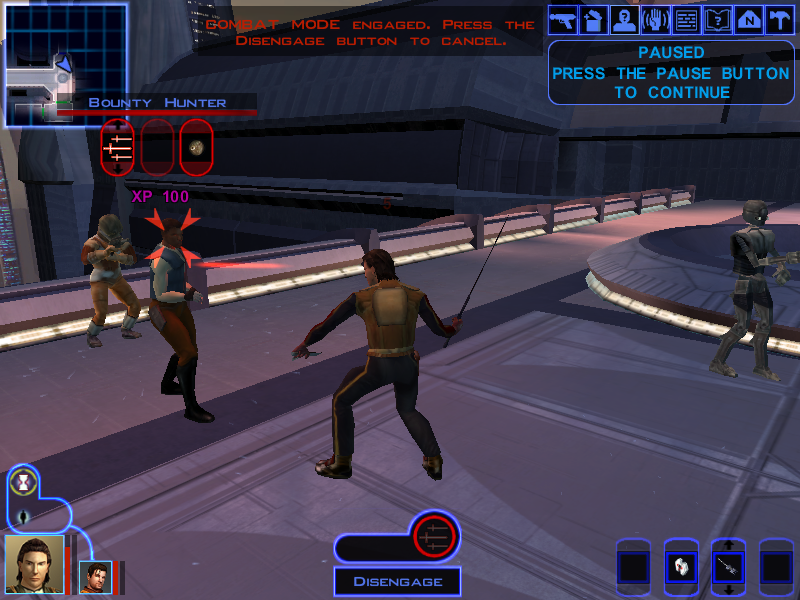Viewport: 800px width, 600px height.
Task: Select the melee attack action on Bounty Hunter
Action: [117, 147]
